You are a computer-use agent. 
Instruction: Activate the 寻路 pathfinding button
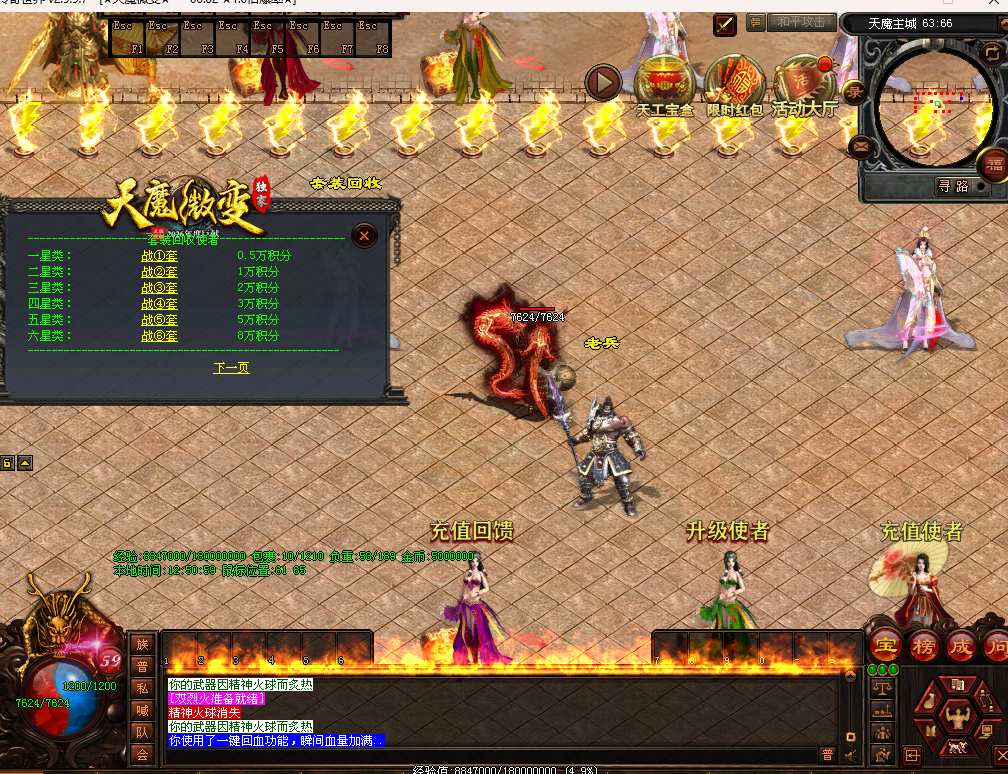click(951, 185)
